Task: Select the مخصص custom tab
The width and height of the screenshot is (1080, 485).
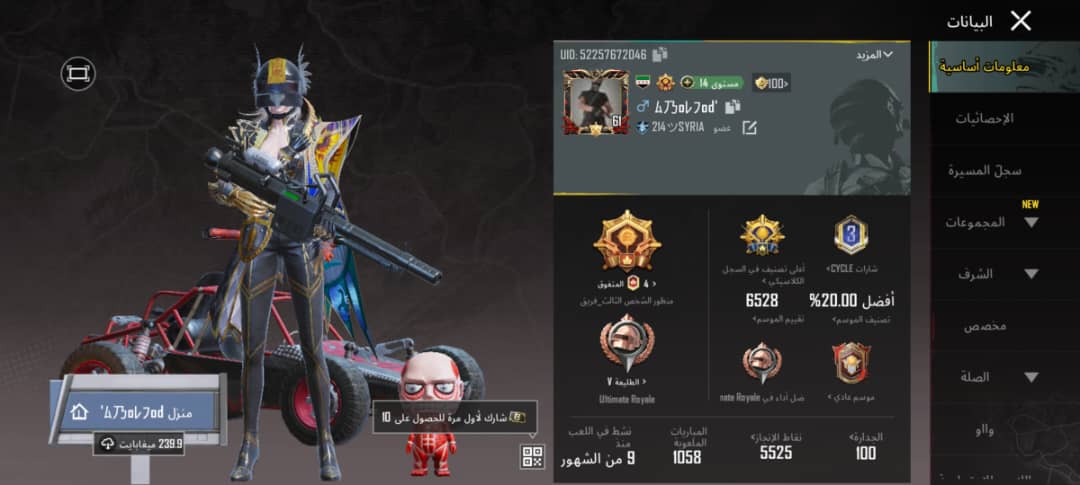Action: tap(984, 326)
